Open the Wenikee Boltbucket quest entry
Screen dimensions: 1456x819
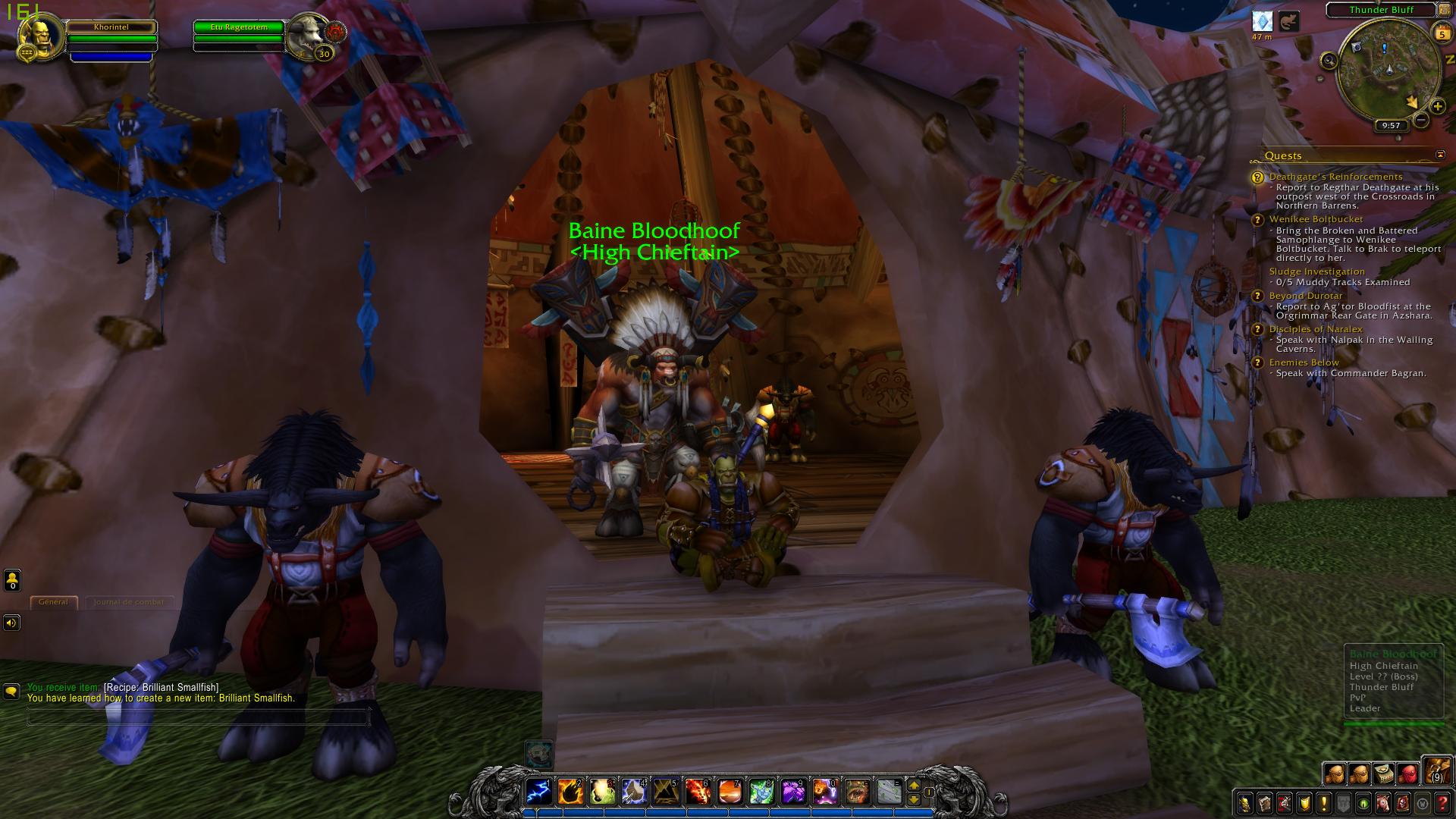click(1316, 219)
